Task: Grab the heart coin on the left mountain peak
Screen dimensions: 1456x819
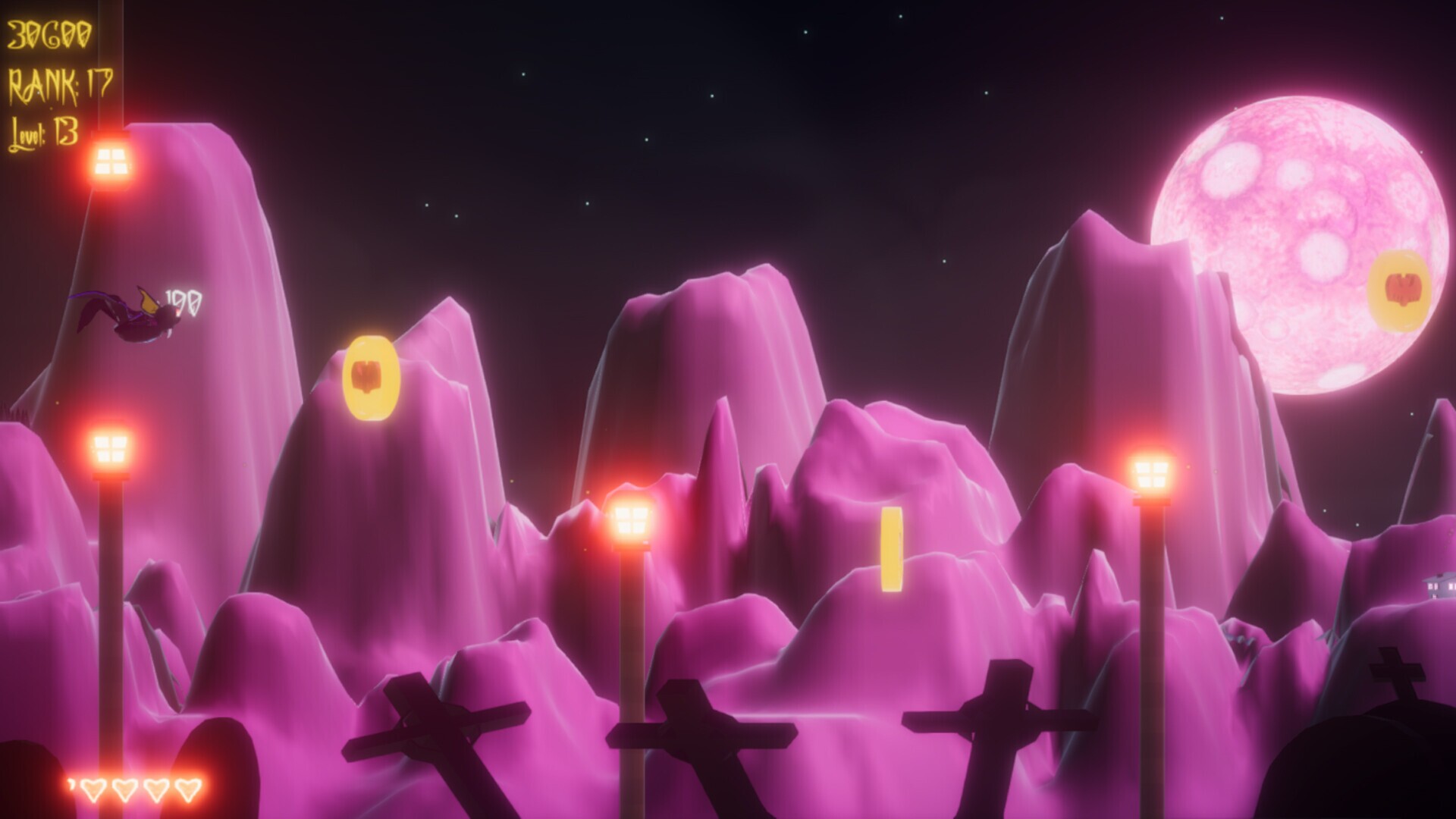Action: pos(369,375)
